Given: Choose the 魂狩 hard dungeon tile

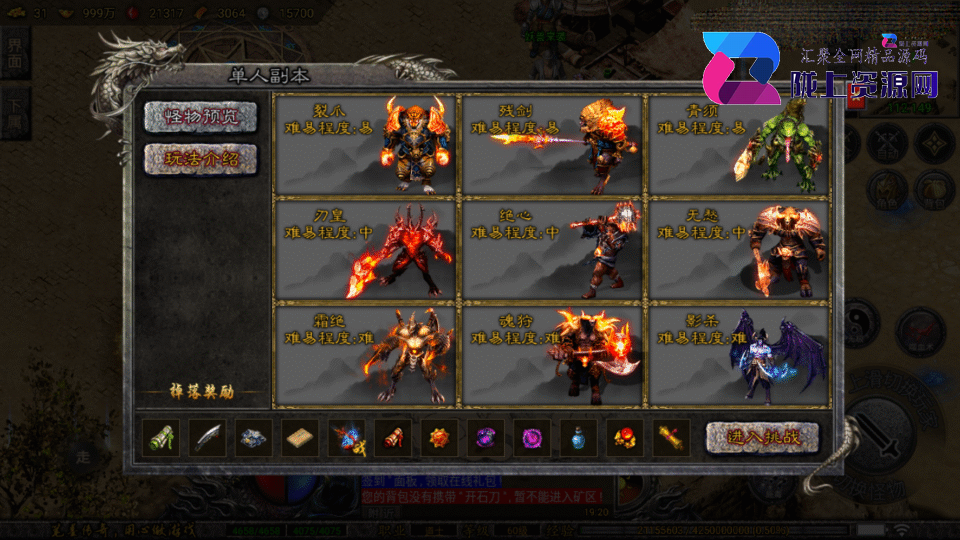Looking at the screenshot, I should click(551, 353).
